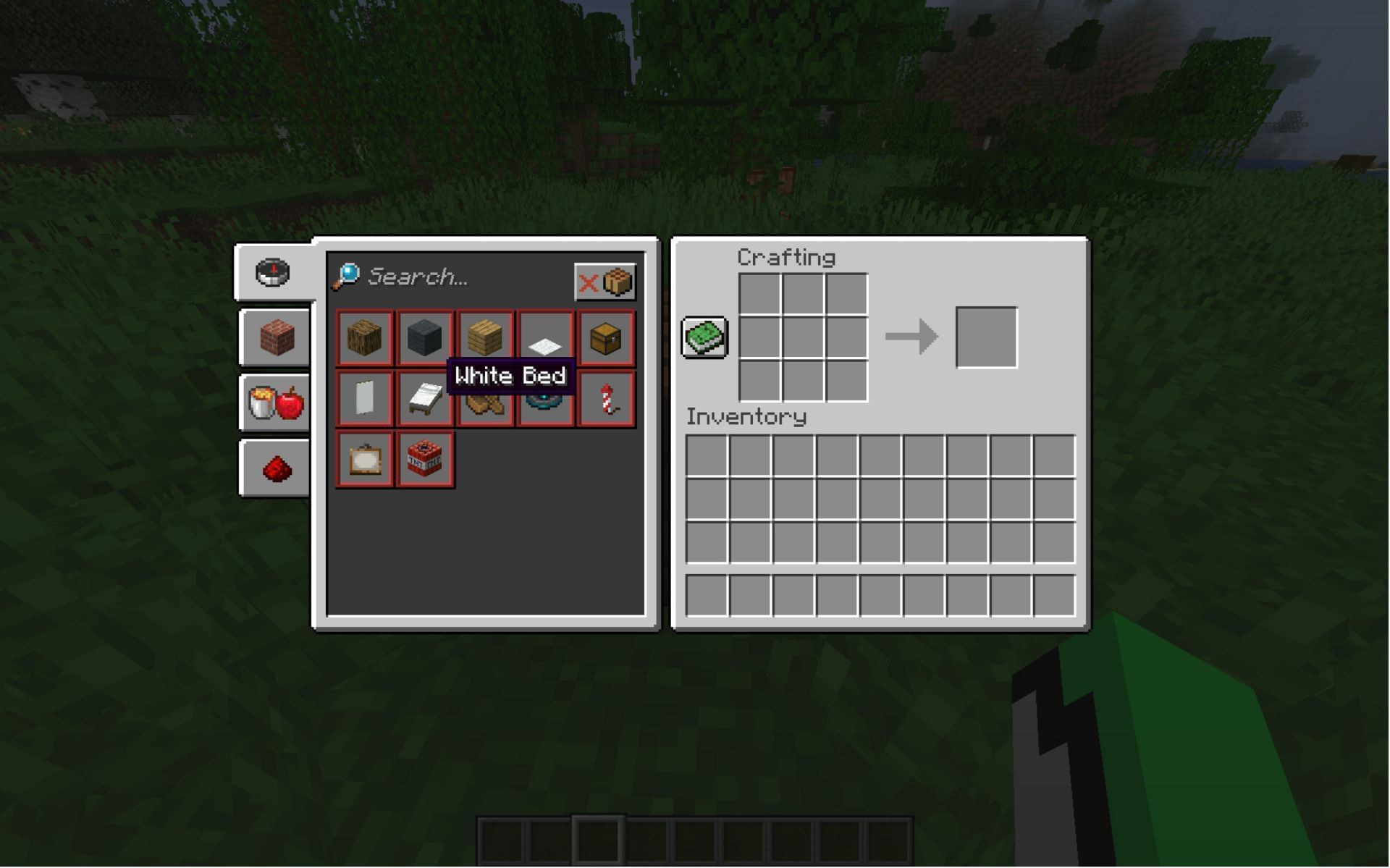Open the White Bed recipe

(424, 397)
